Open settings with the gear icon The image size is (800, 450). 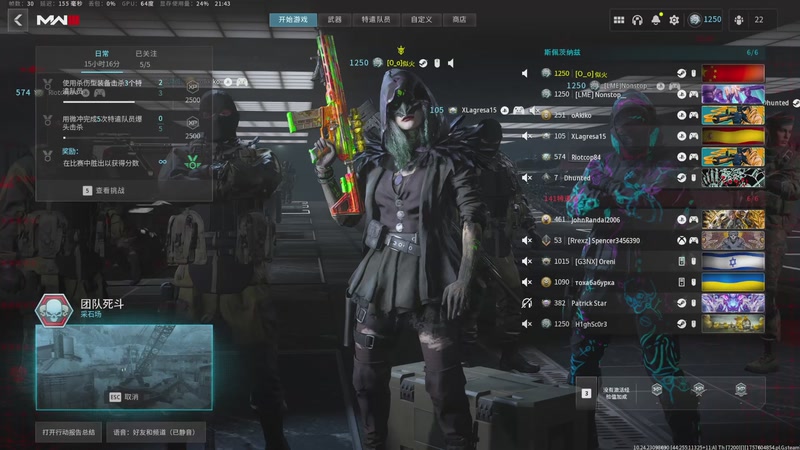(x=674, y=20)
